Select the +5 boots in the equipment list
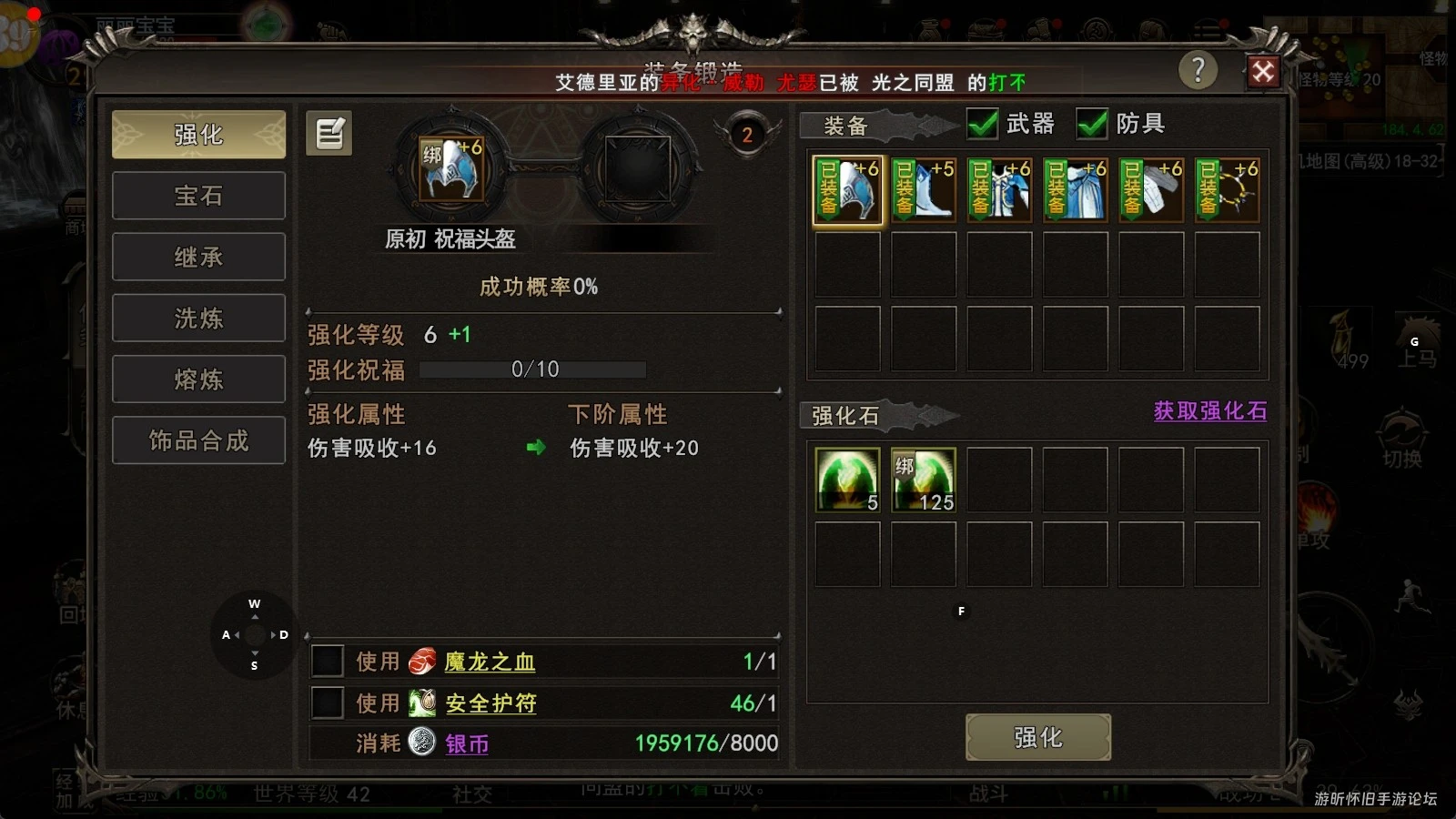This screenshot has width=1456, height=819. [923, 189]
